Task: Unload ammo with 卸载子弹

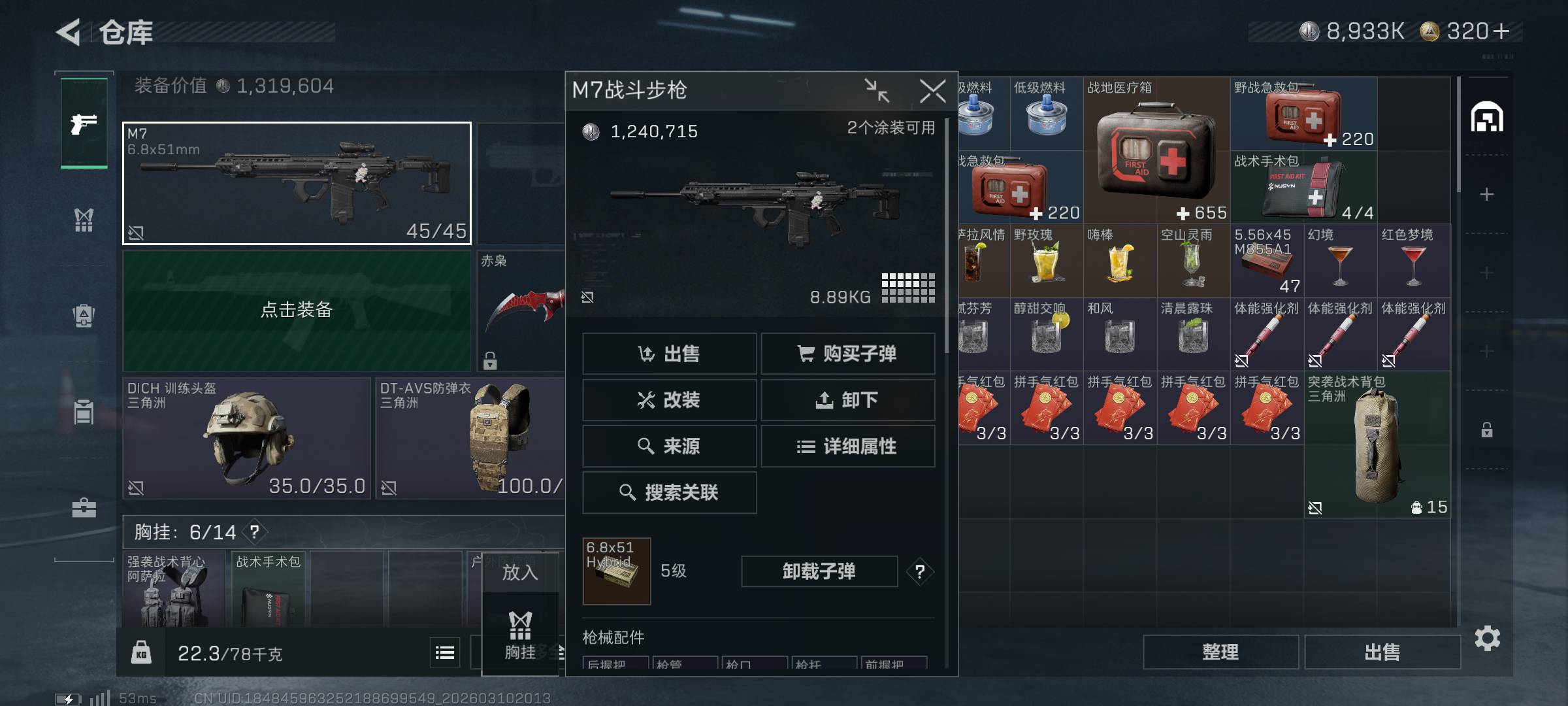Action: coord(819,571)
